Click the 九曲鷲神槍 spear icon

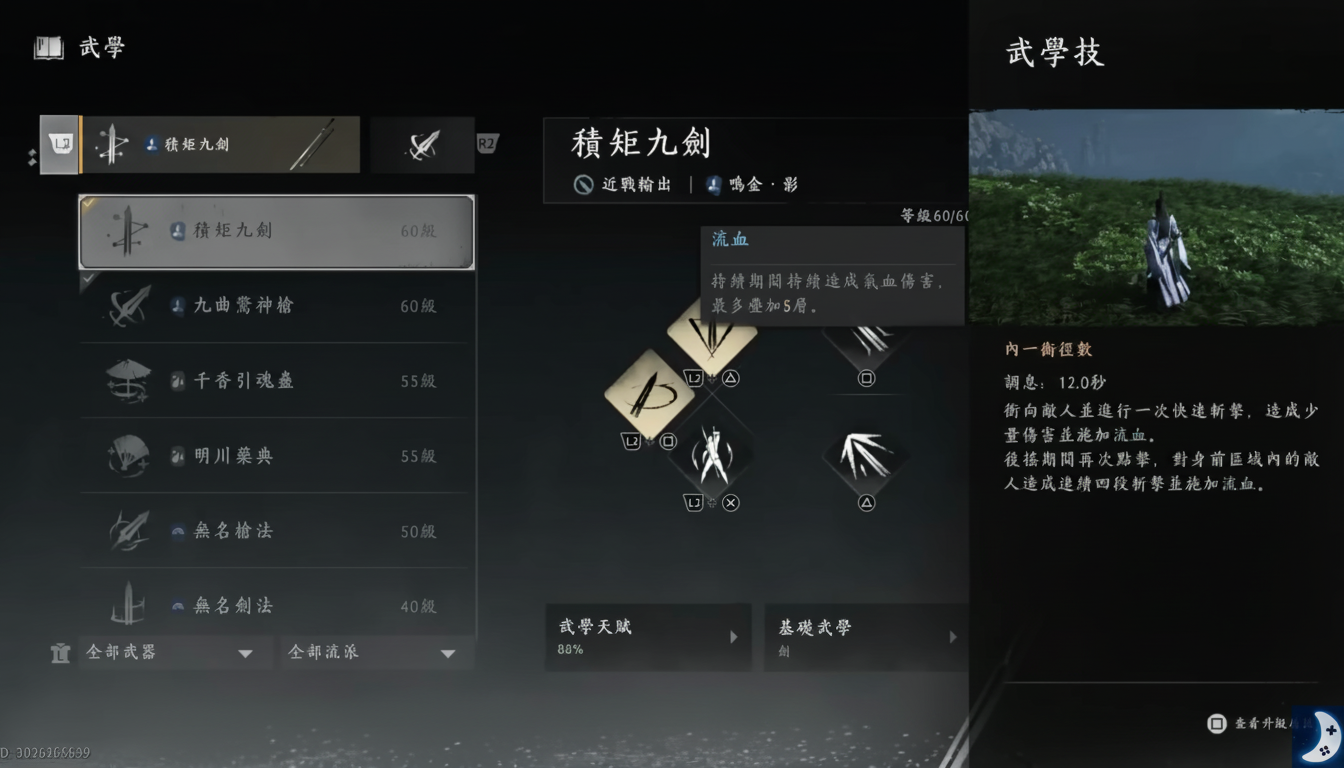128,306
